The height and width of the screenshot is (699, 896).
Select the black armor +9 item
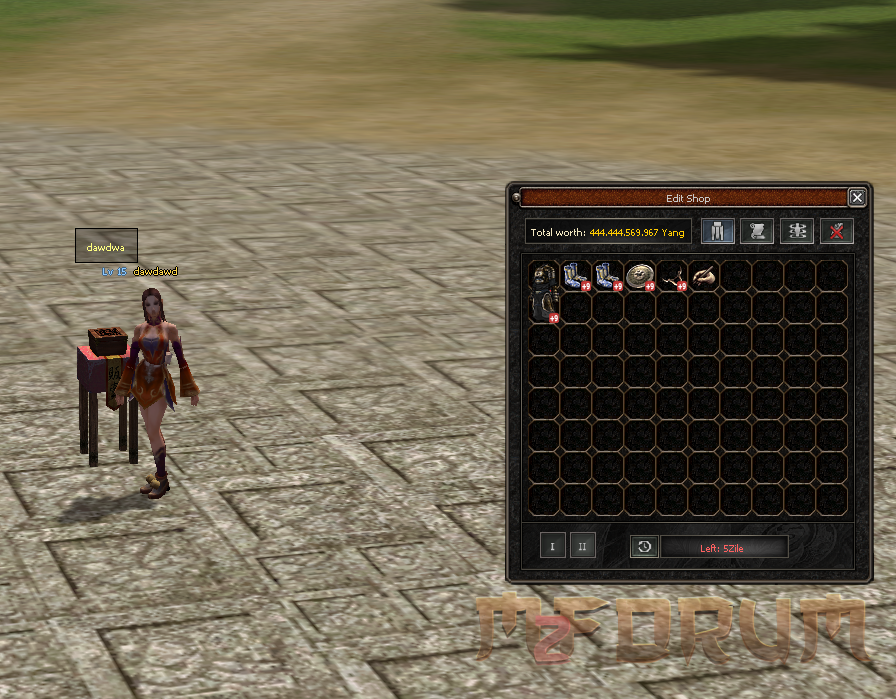(544, 291)
